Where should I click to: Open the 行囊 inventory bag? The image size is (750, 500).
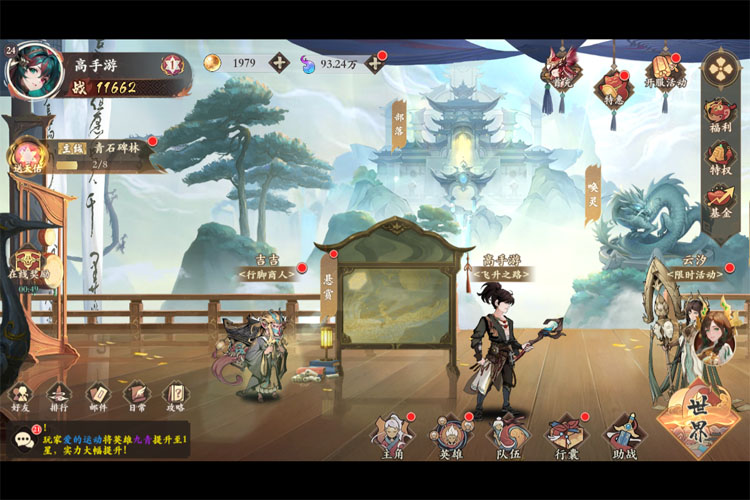pos(566,437)
